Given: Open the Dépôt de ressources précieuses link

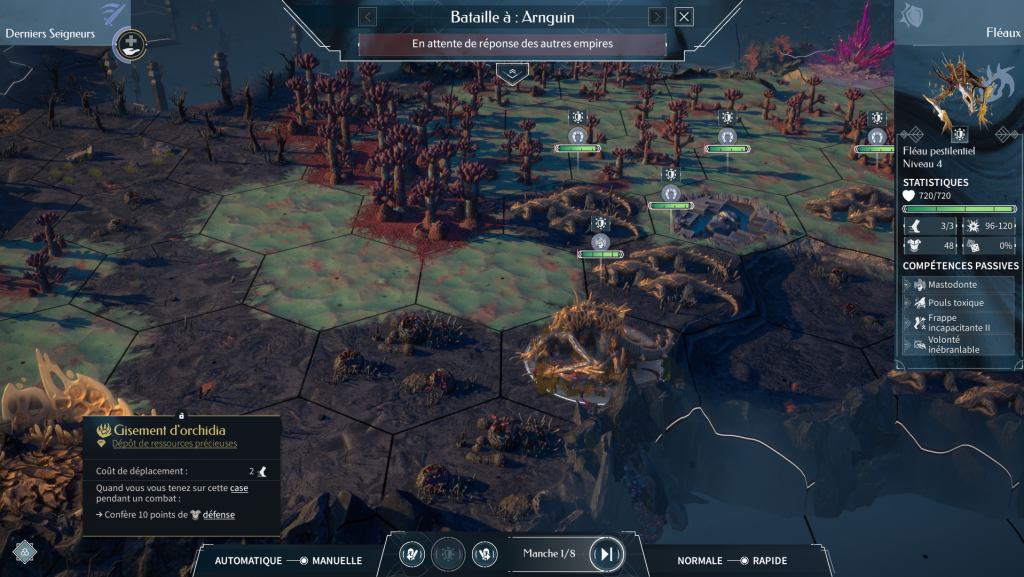Looking at the screenshot, I should pos(174,443).
